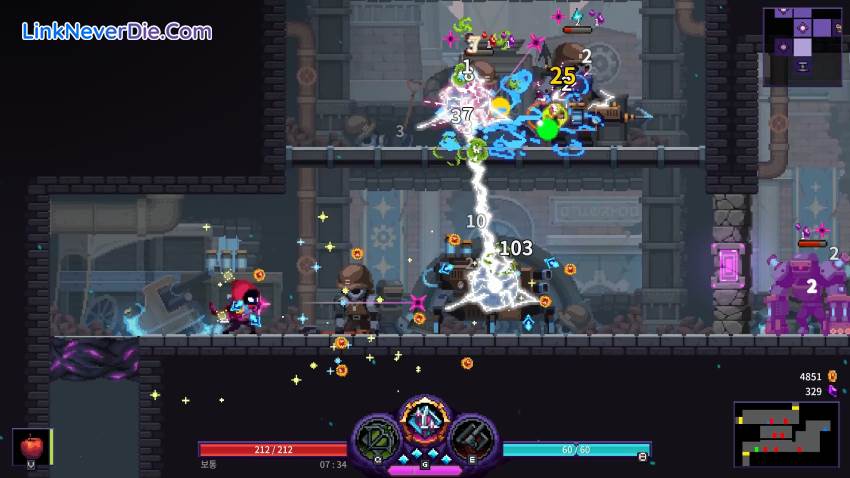This screenshot has height=478, width=850.
Task: Click the purple crystal shard currency icon
Action: (x=832, y=391)
